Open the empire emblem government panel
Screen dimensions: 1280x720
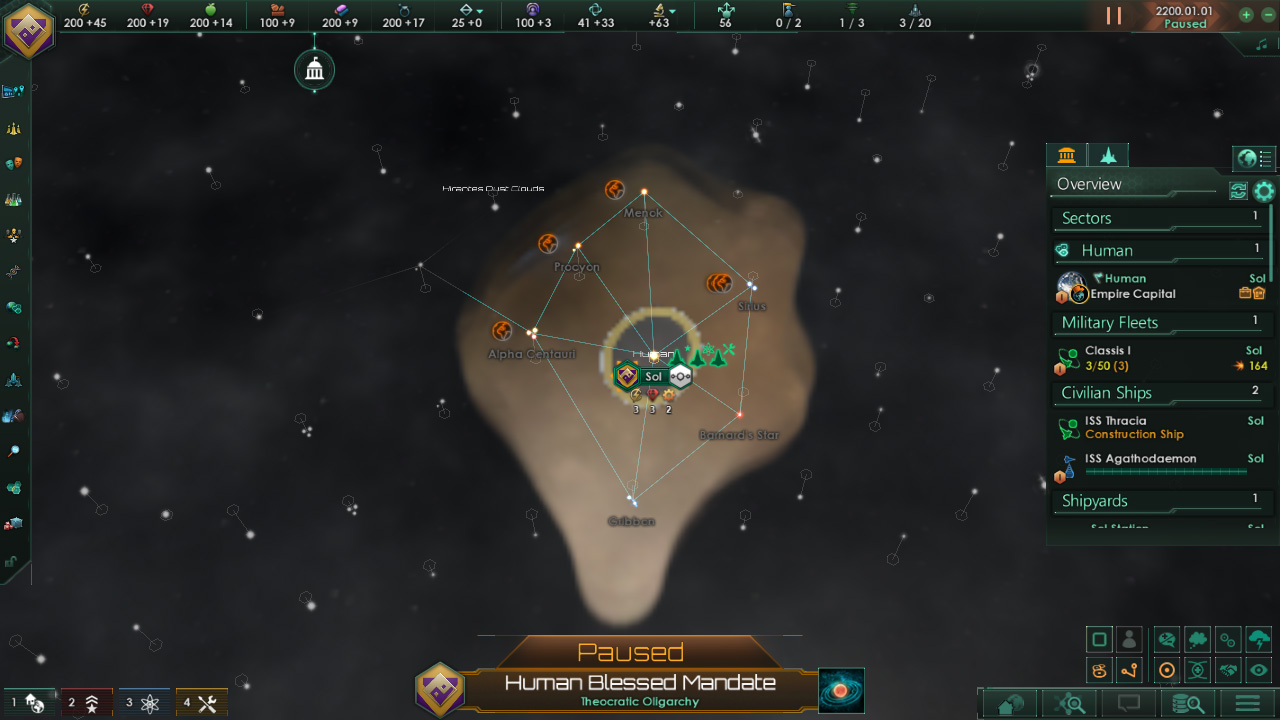click(29, 30)
